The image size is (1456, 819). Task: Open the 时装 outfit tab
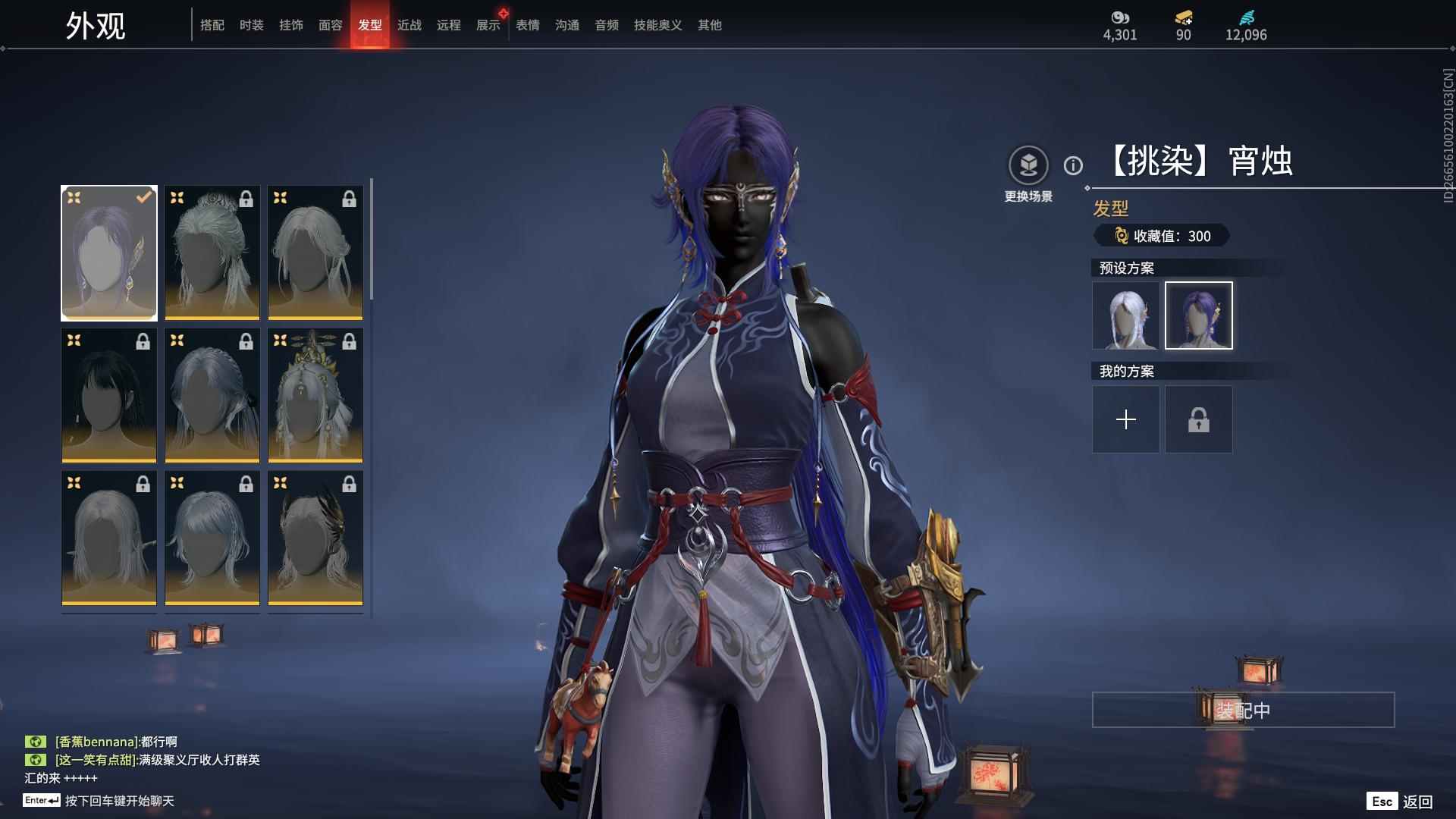251,25
